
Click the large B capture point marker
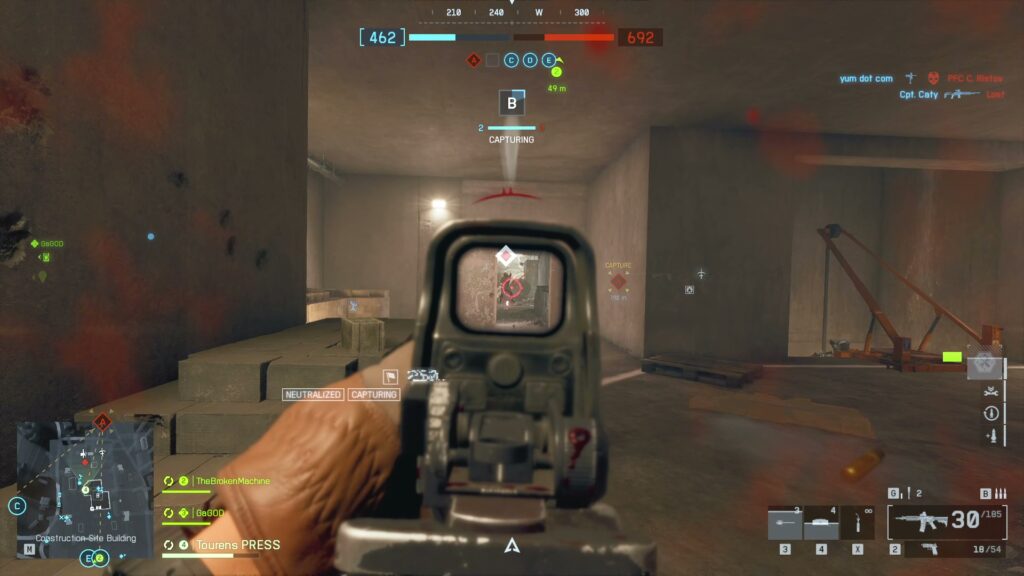click(512, 102)
